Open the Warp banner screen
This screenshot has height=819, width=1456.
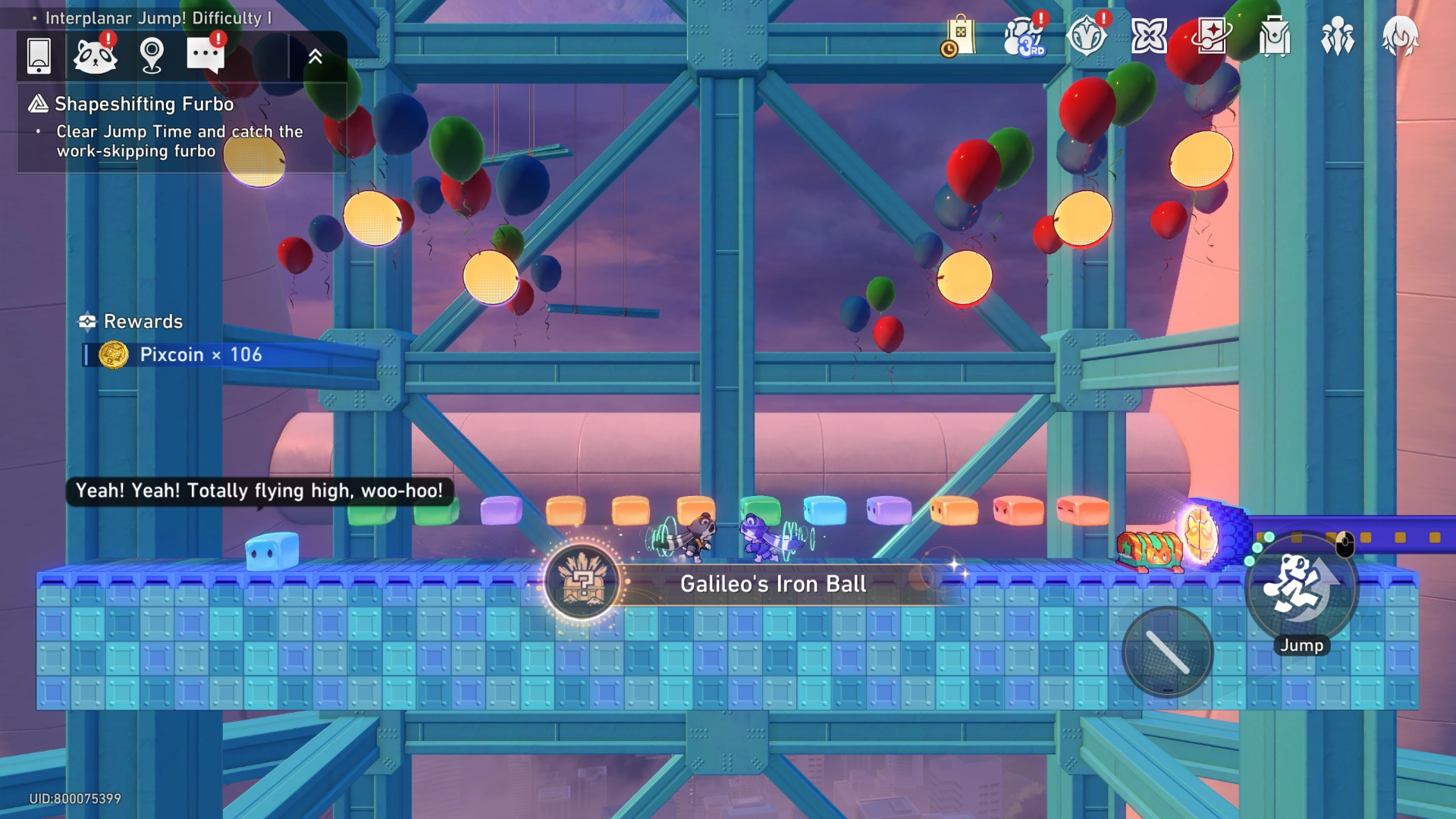click(1210, 36)
